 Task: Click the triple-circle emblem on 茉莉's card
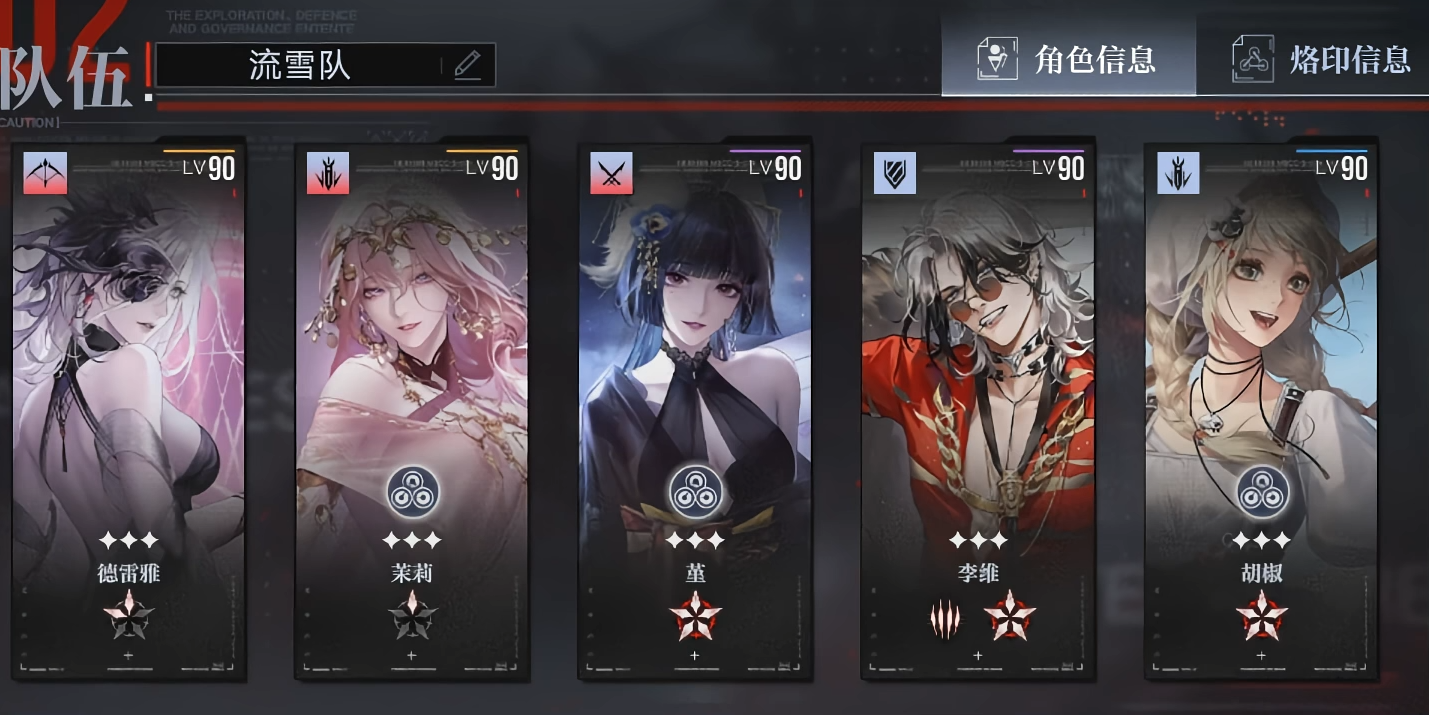coord(413,493)
